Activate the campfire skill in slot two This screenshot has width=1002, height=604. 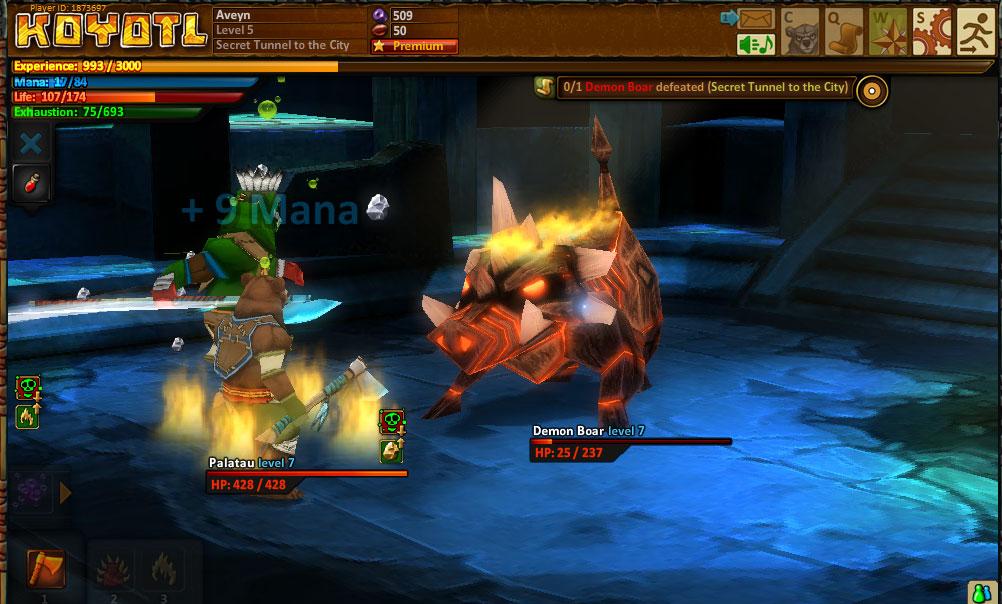(110, 571)
